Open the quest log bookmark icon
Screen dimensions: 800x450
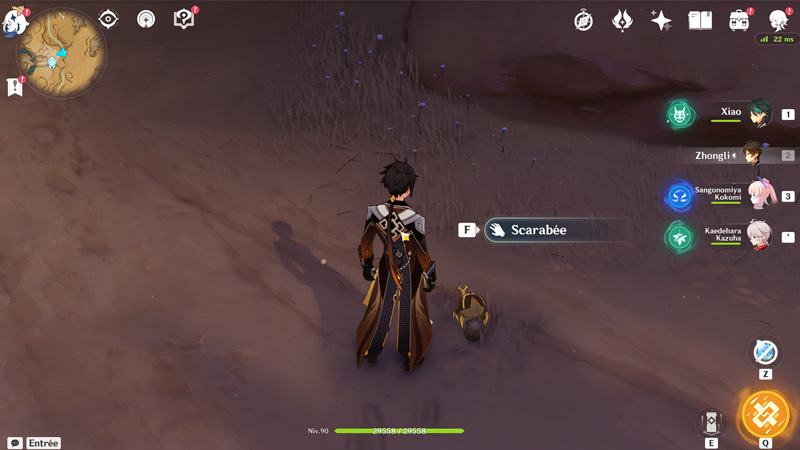pyautogui.click(x=15, y=87)
